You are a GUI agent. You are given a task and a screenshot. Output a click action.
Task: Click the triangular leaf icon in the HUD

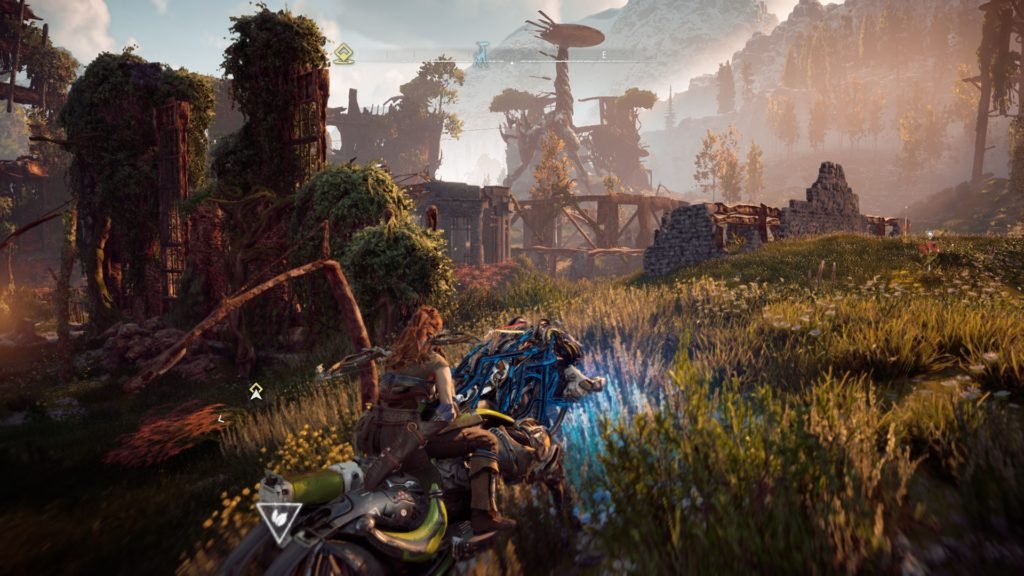click(279, 521)
